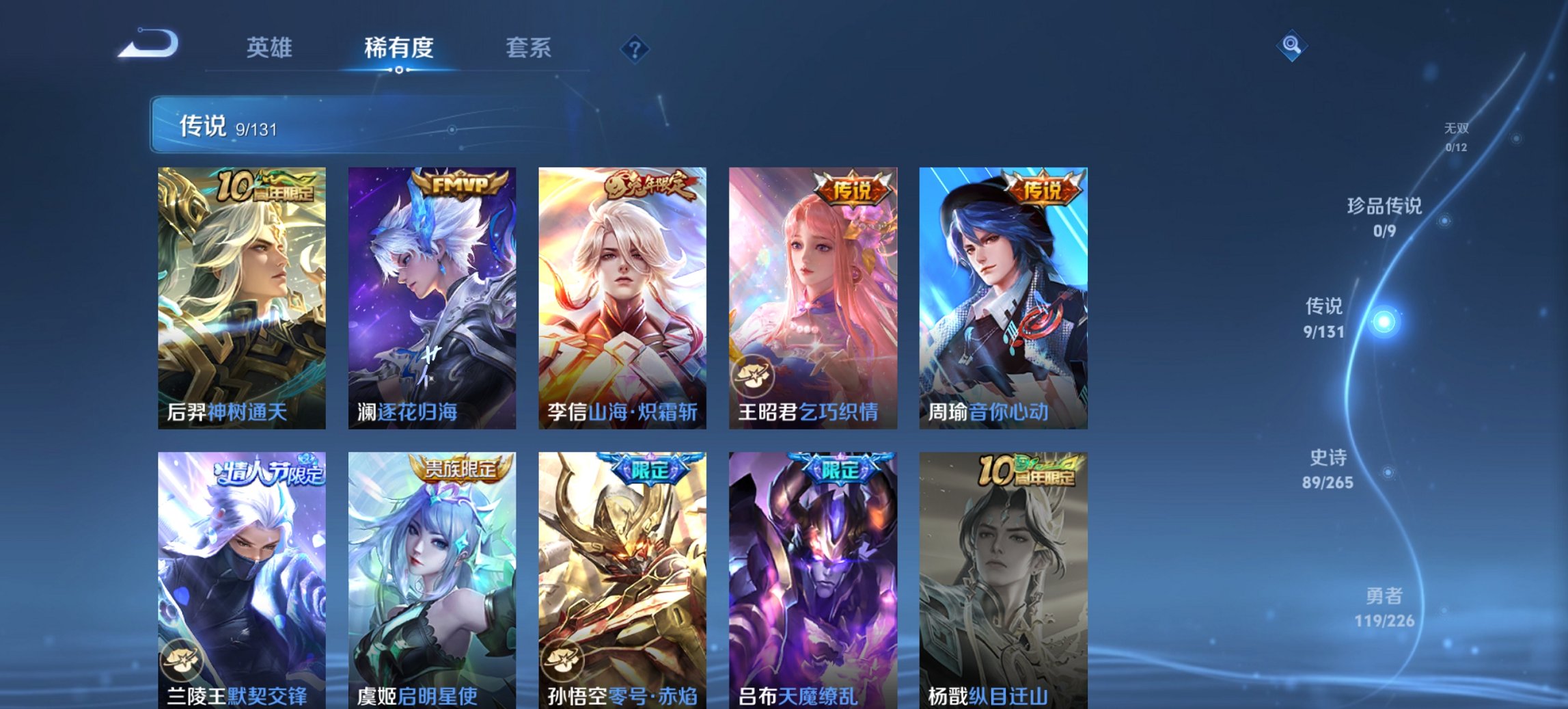Switch to the 套系 tab
Image resolution: width=1568 pixels, height=709 pixels.
(x=528, y=48)
